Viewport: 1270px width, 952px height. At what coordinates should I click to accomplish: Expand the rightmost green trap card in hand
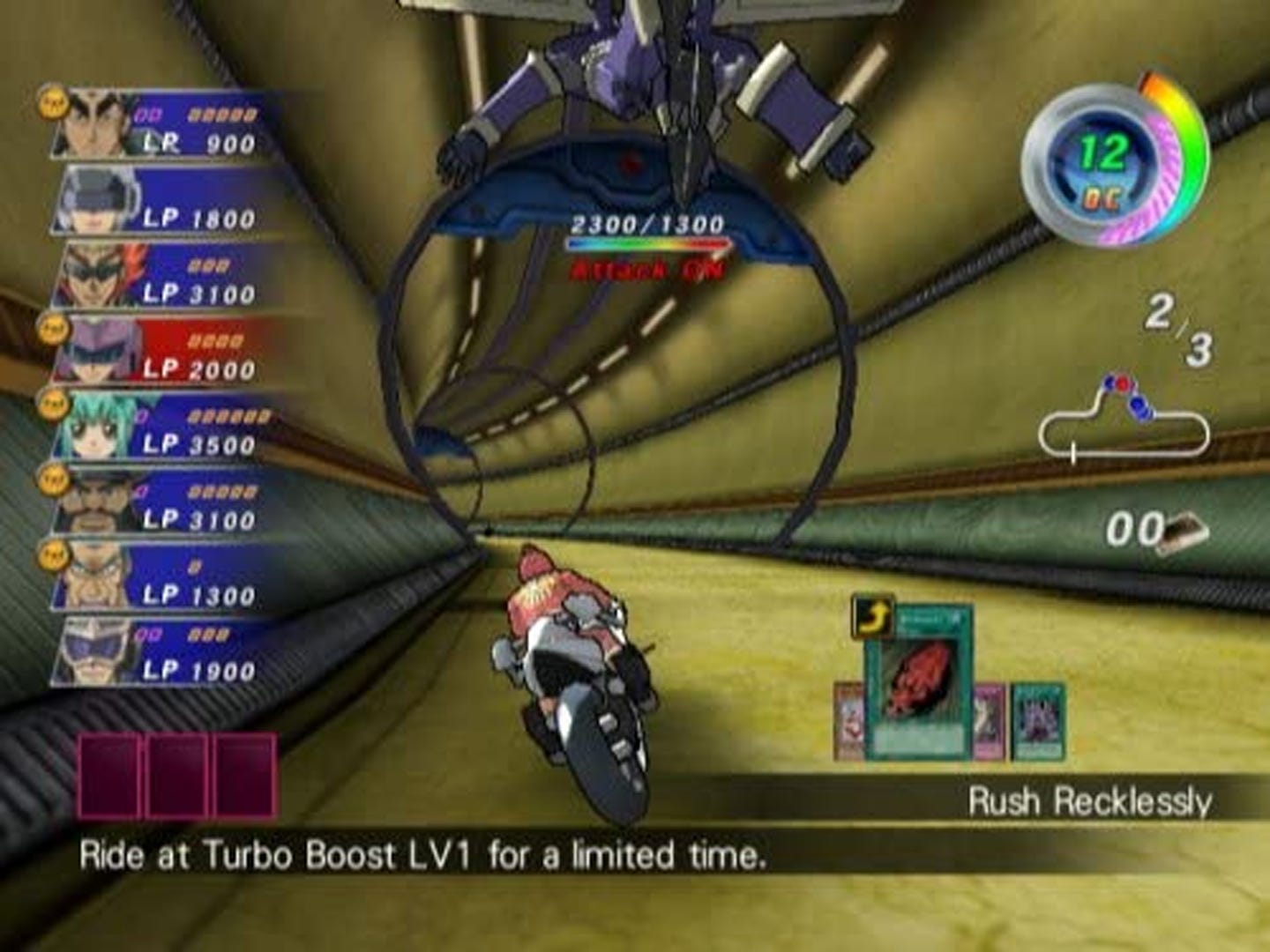click(1036, 718)
